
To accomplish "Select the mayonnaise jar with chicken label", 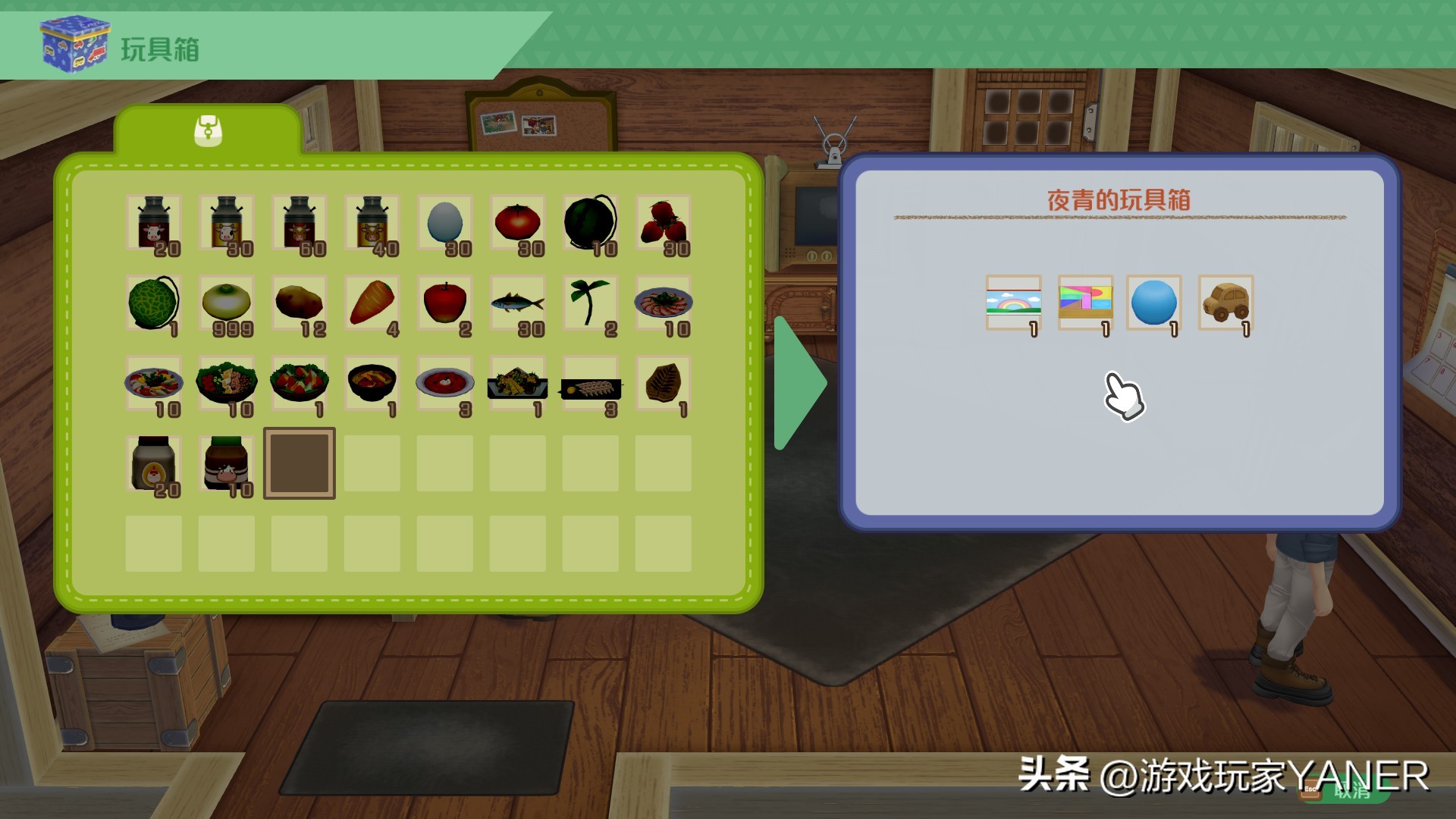I will [x=153, y=463].
